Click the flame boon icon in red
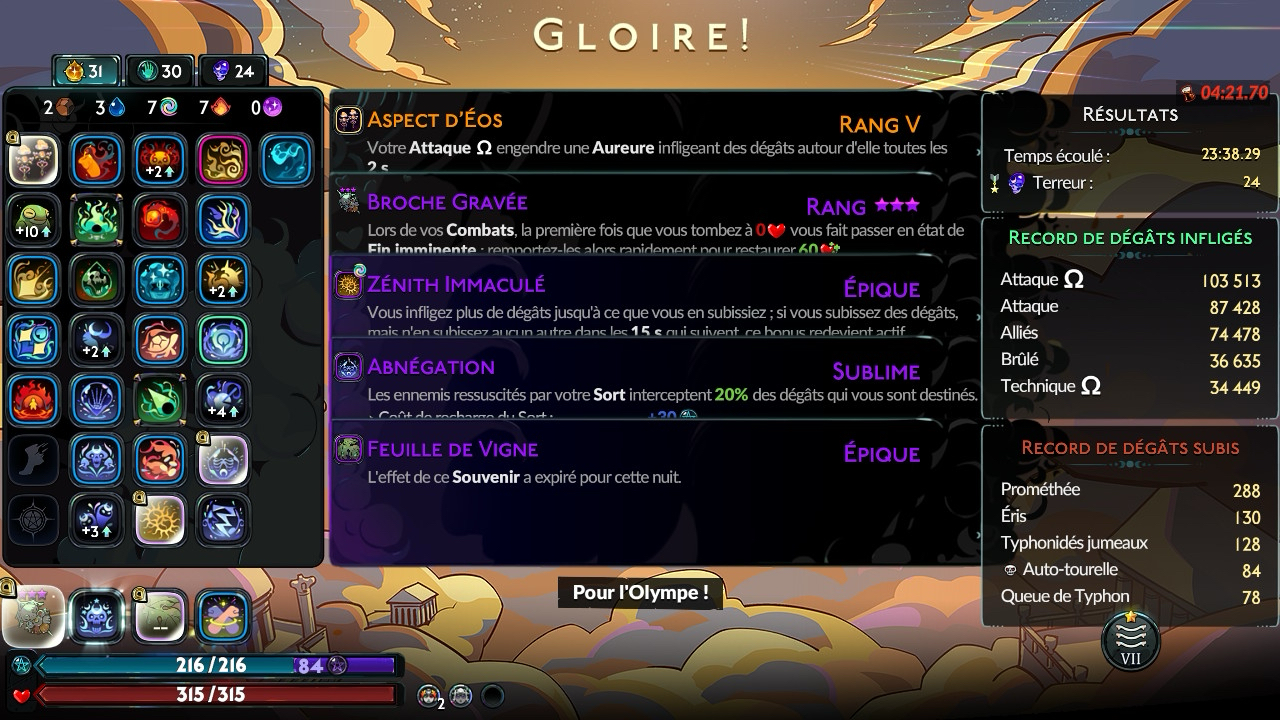The image size is (1280, 720). click(33, 400)
